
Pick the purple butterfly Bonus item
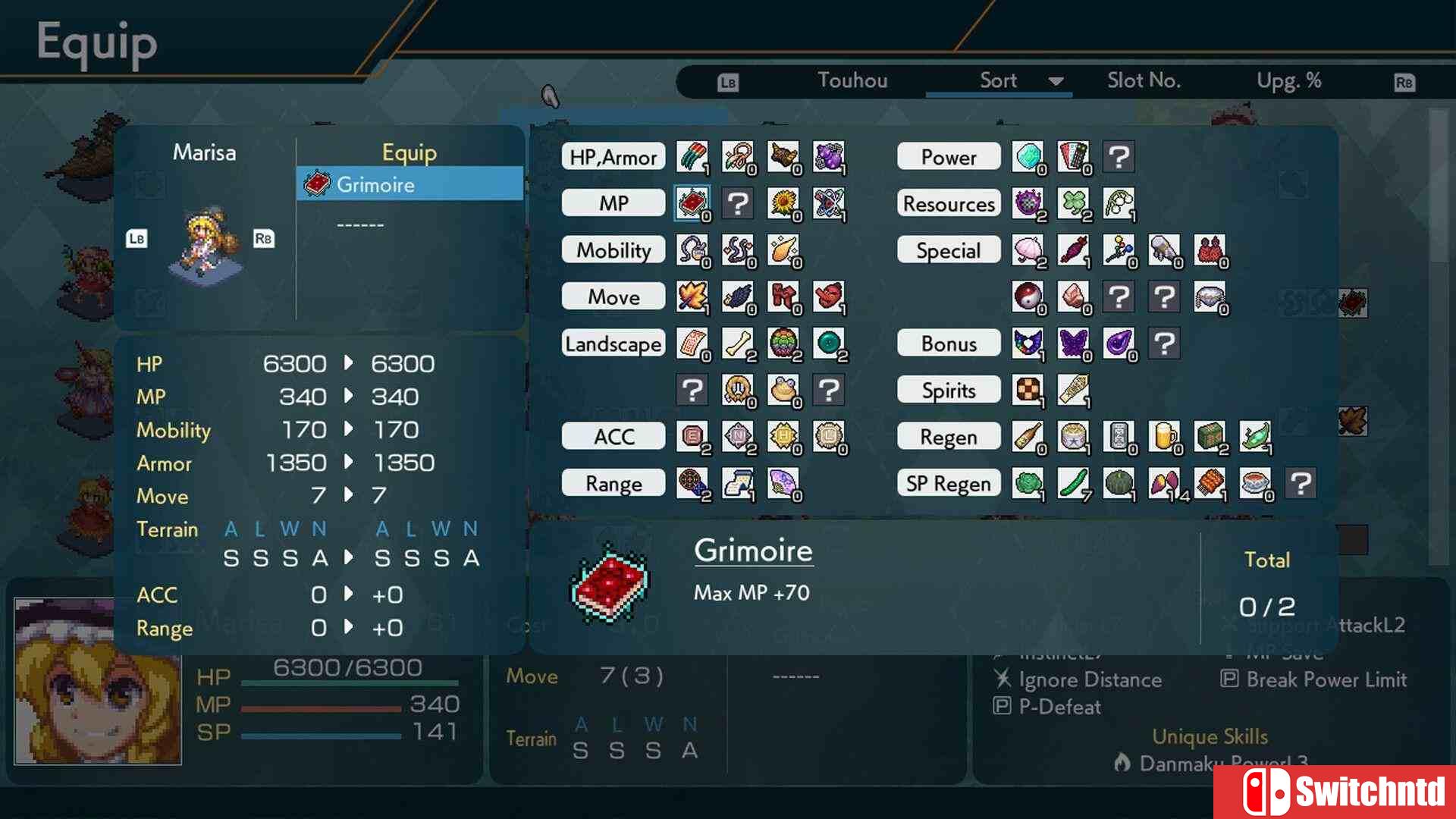1072,344
